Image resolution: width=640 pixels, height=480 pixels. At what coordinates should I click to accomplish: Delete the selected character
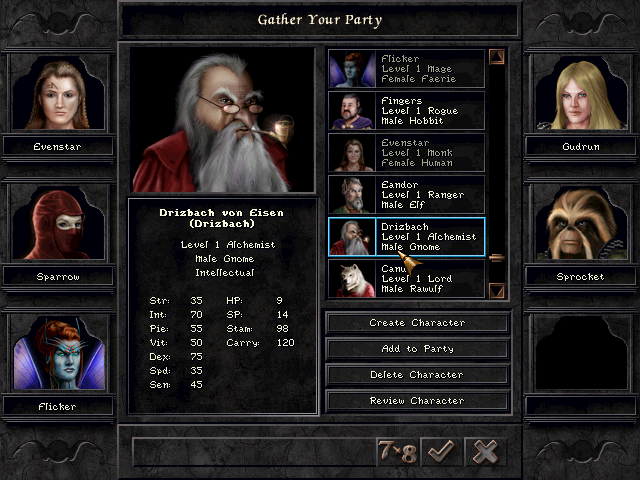pyautogui.click(x=417, y=375)
